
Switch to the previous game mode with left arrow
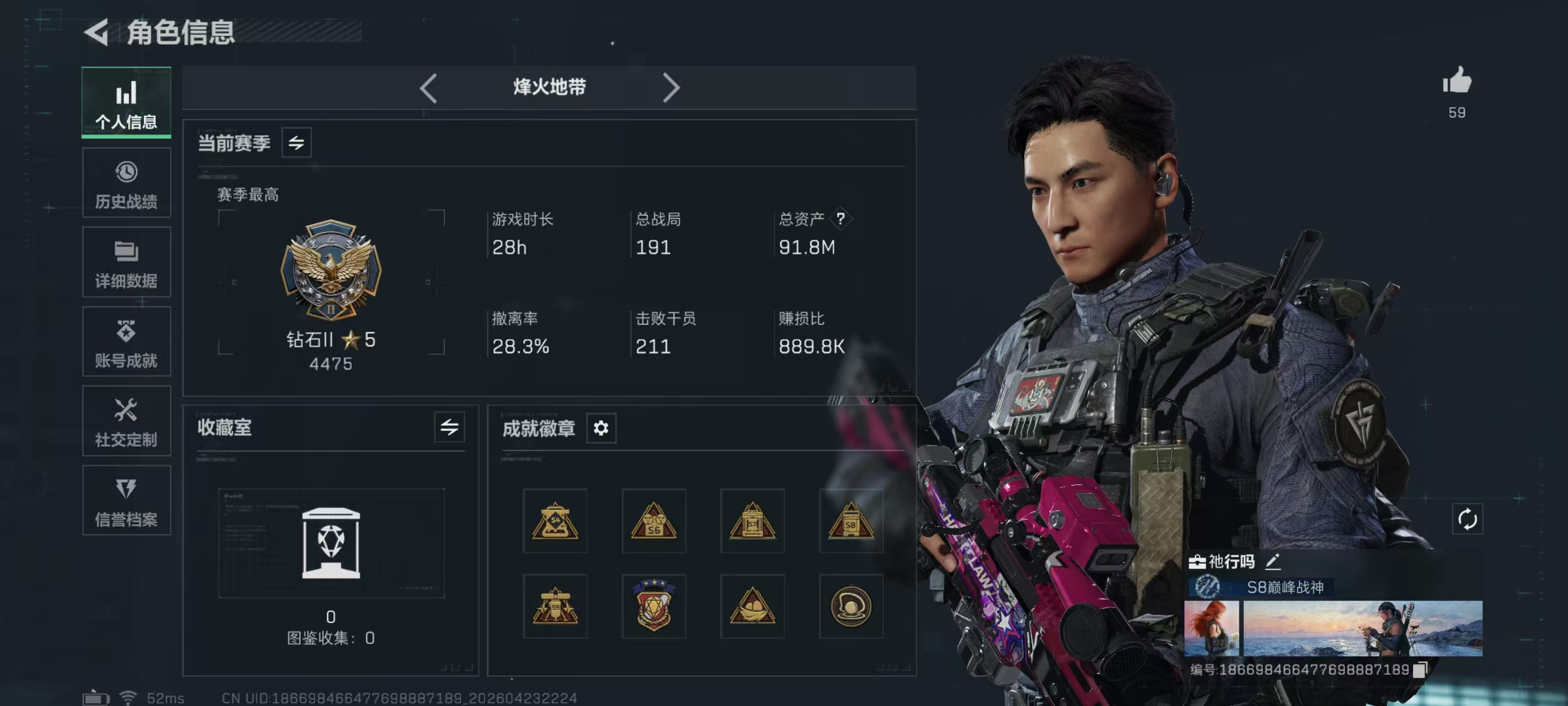428,88
